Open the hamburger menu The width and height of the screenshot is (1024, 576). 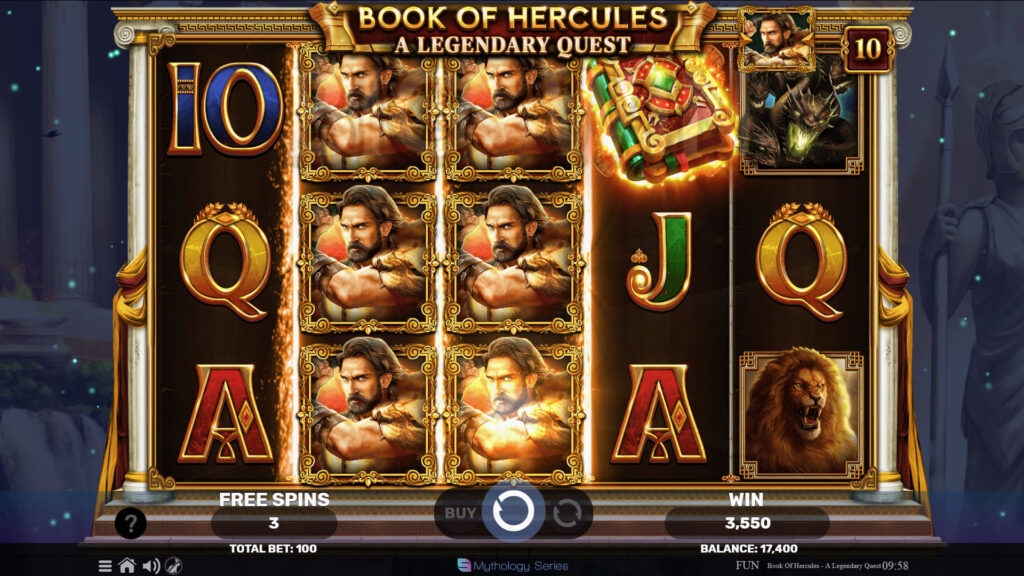105,566
